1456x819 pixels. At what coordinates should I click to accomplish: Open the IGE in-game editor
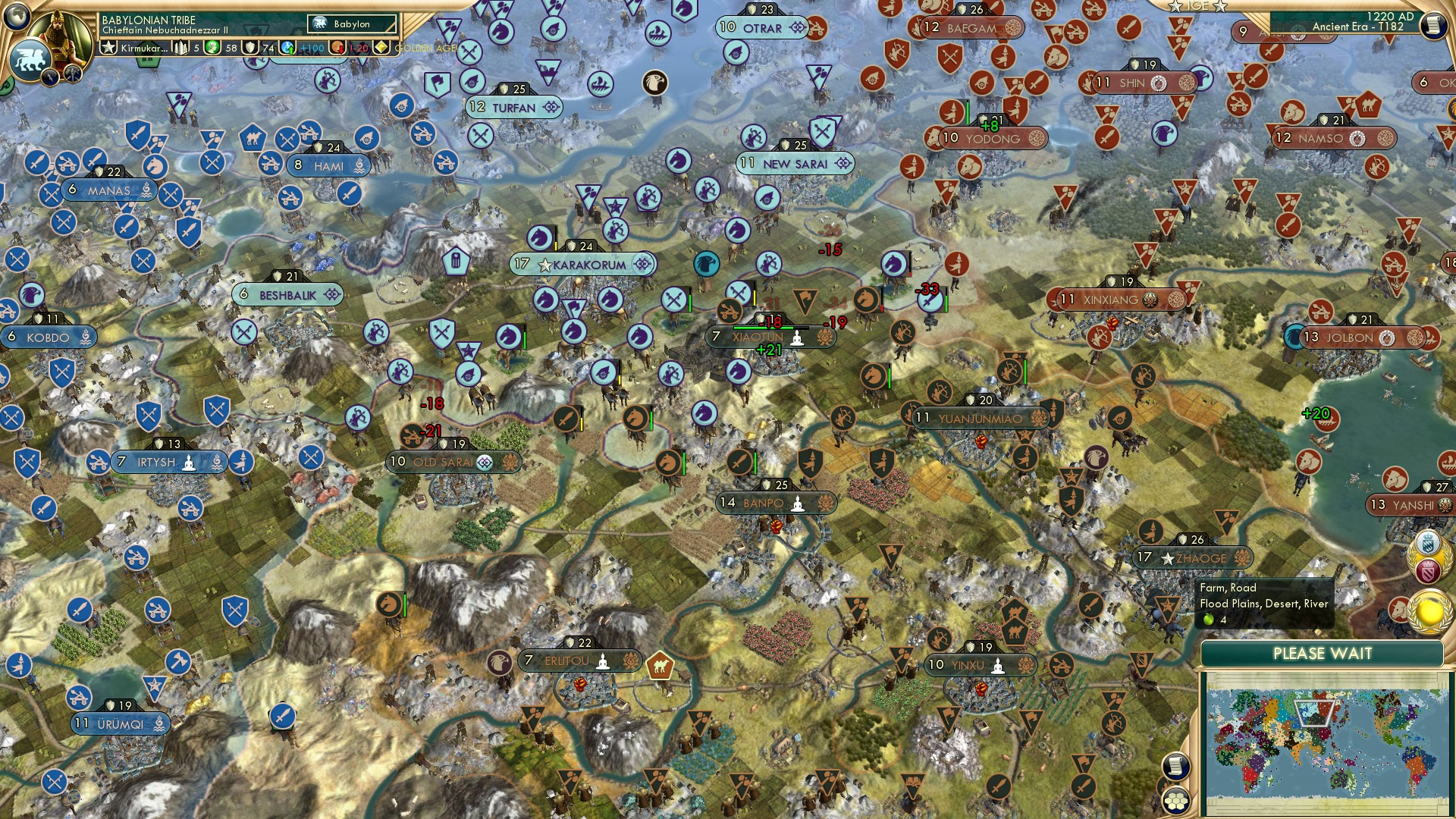(x=1197, y=6)
